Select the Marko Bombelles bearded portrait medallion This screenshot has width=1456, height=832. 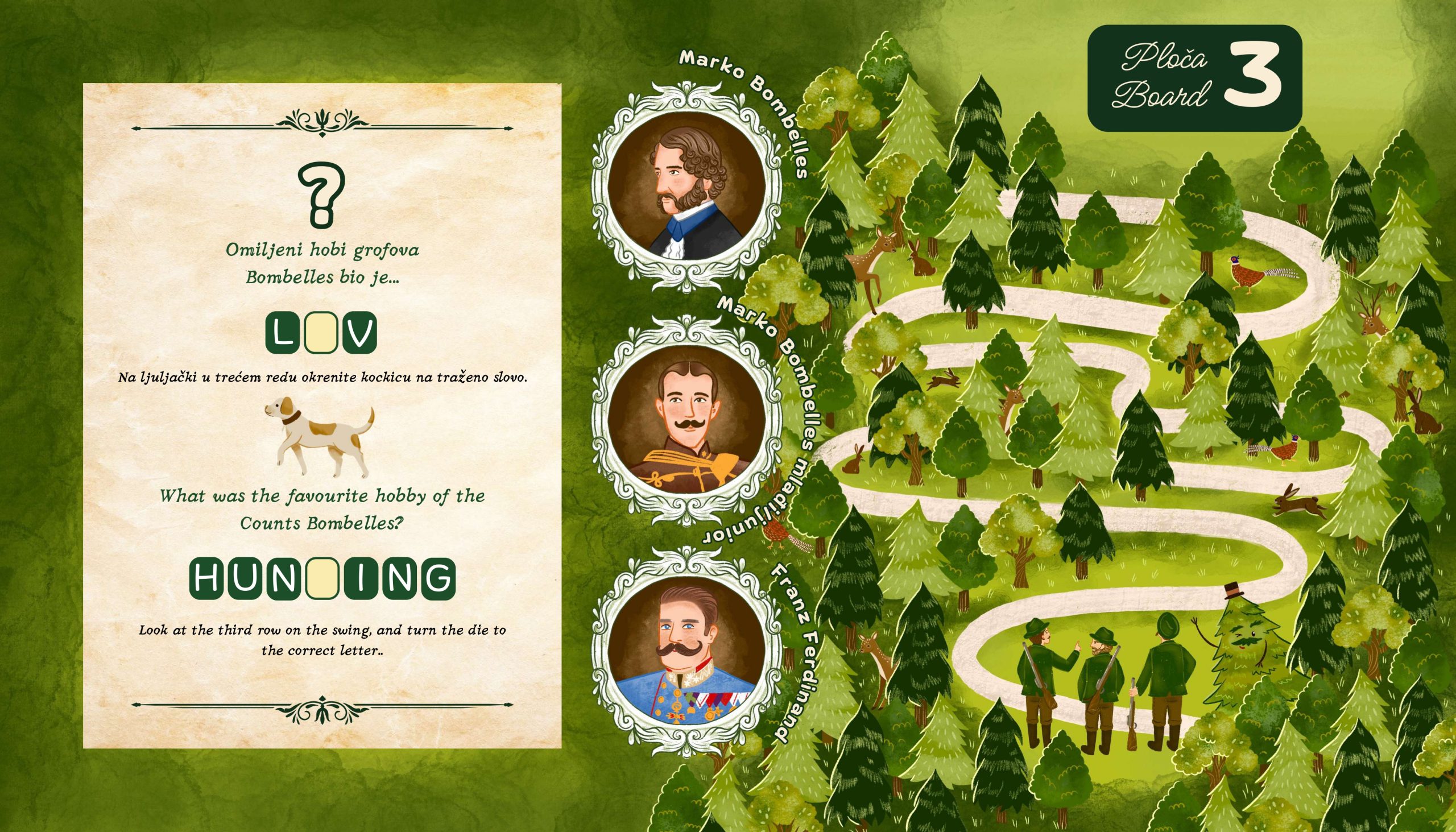685,187
